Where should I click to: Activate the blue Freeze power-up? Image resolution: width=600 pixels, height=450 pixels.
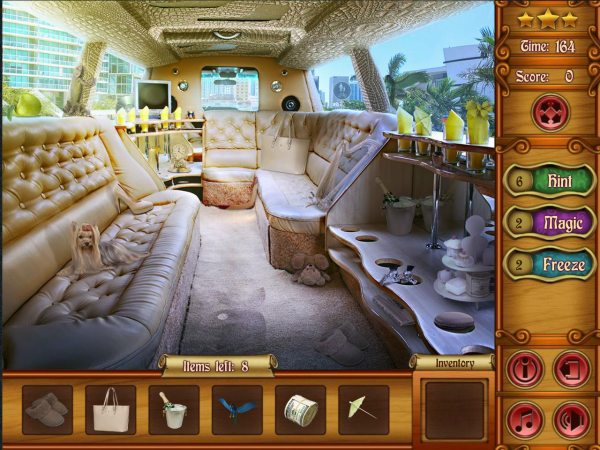(560, 264)
